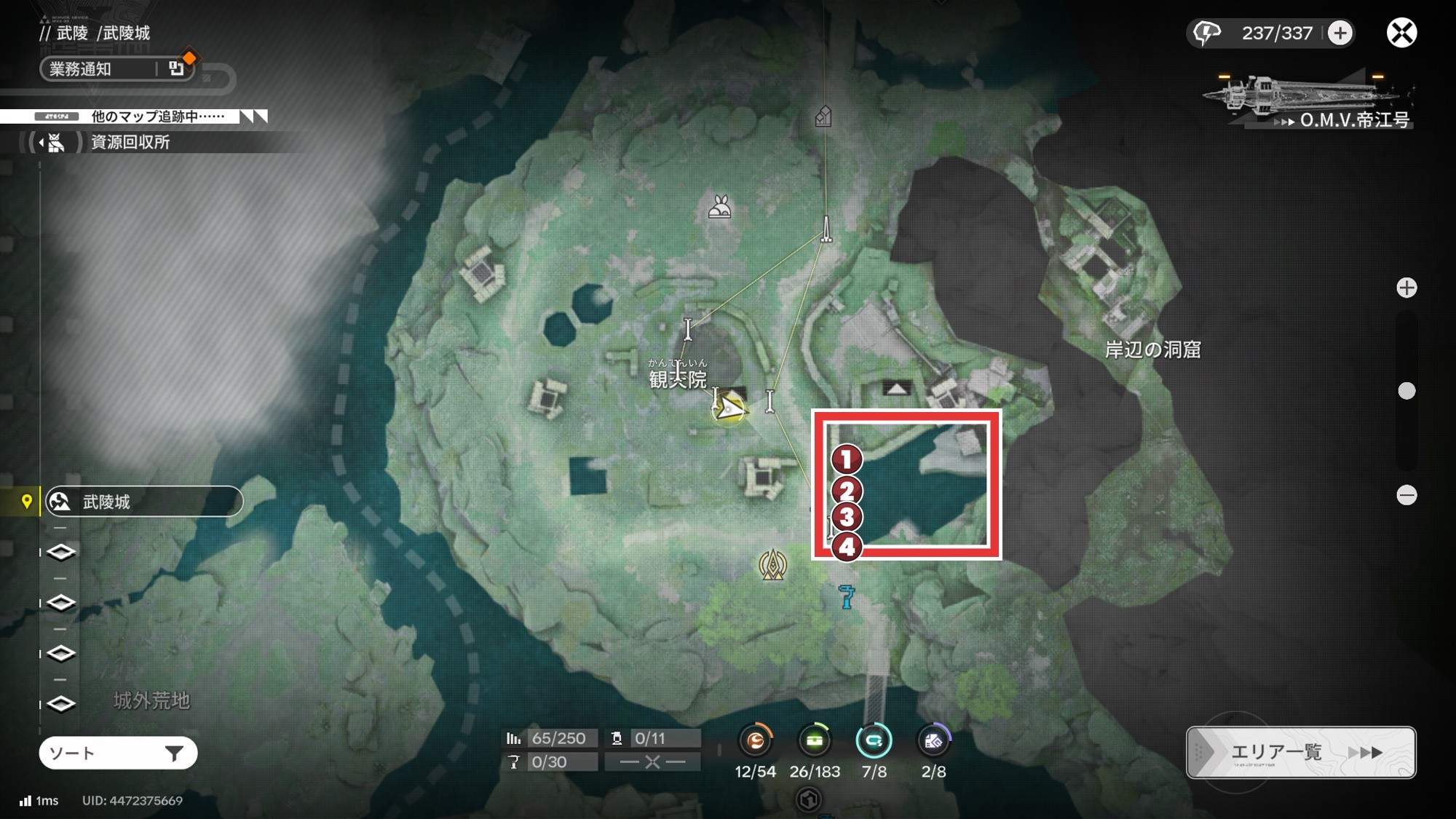
Task: Open the ソート filter dropdown
Action: coord(118,753)
